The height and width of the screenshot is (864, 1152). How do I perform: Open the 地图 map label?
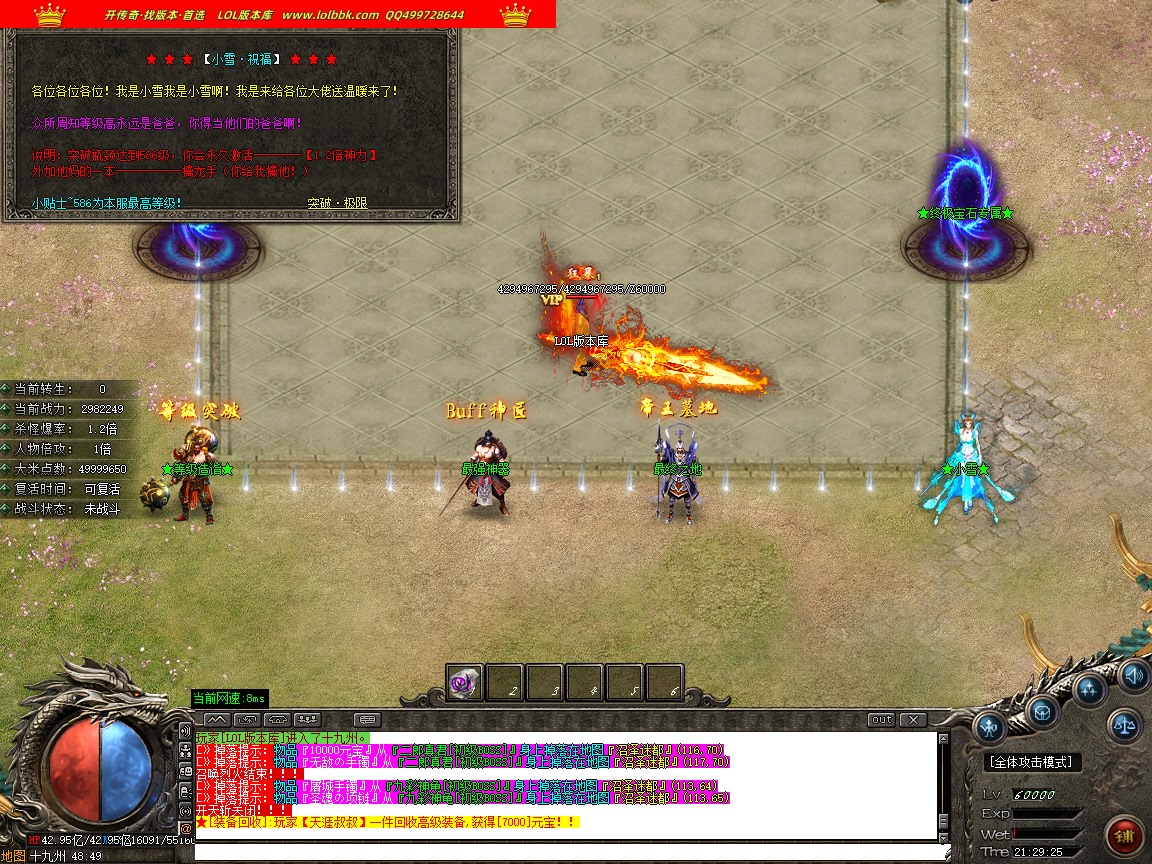click(x=13, y=857)
